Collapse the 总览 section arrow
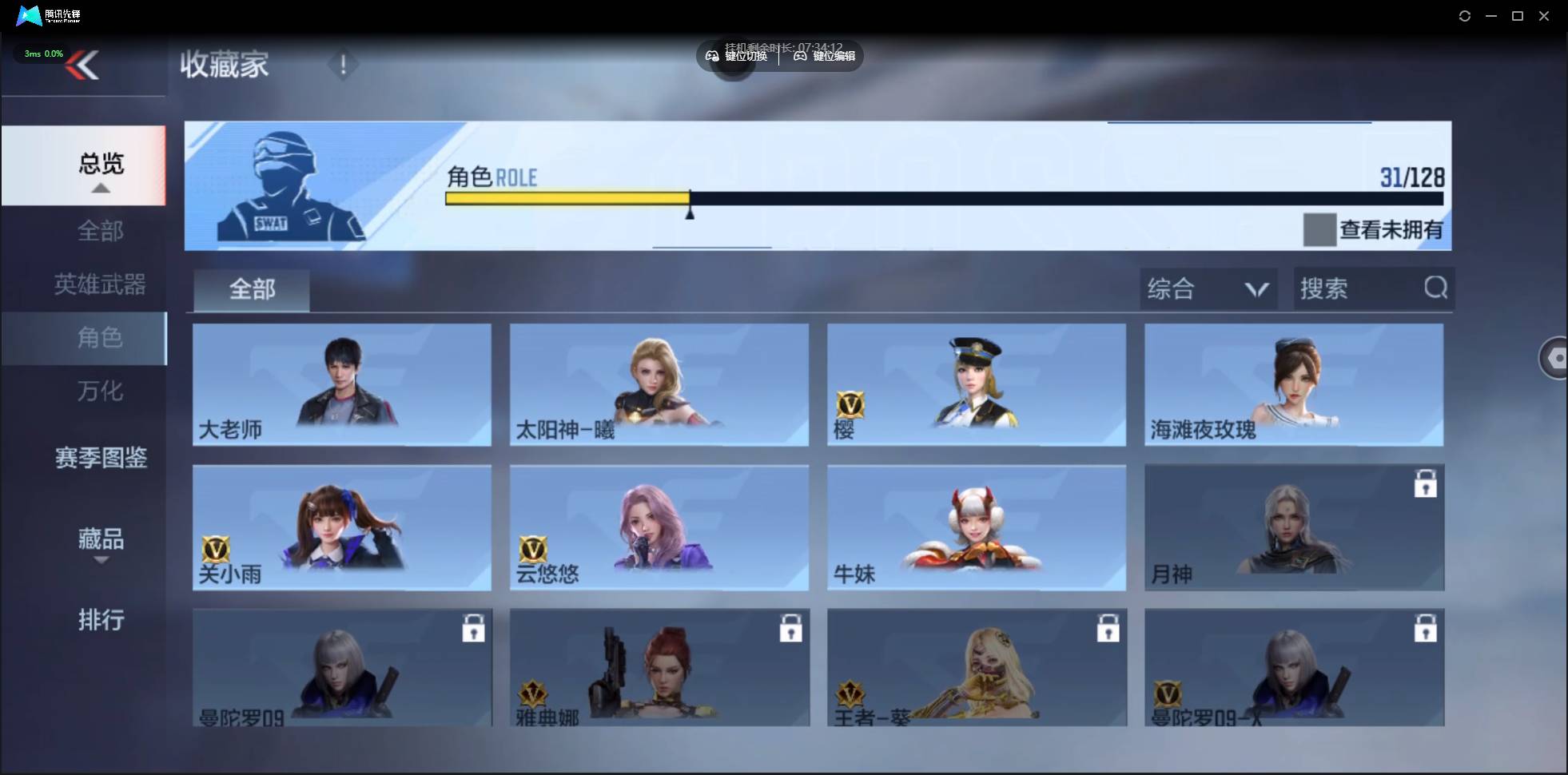 point(100,187)
